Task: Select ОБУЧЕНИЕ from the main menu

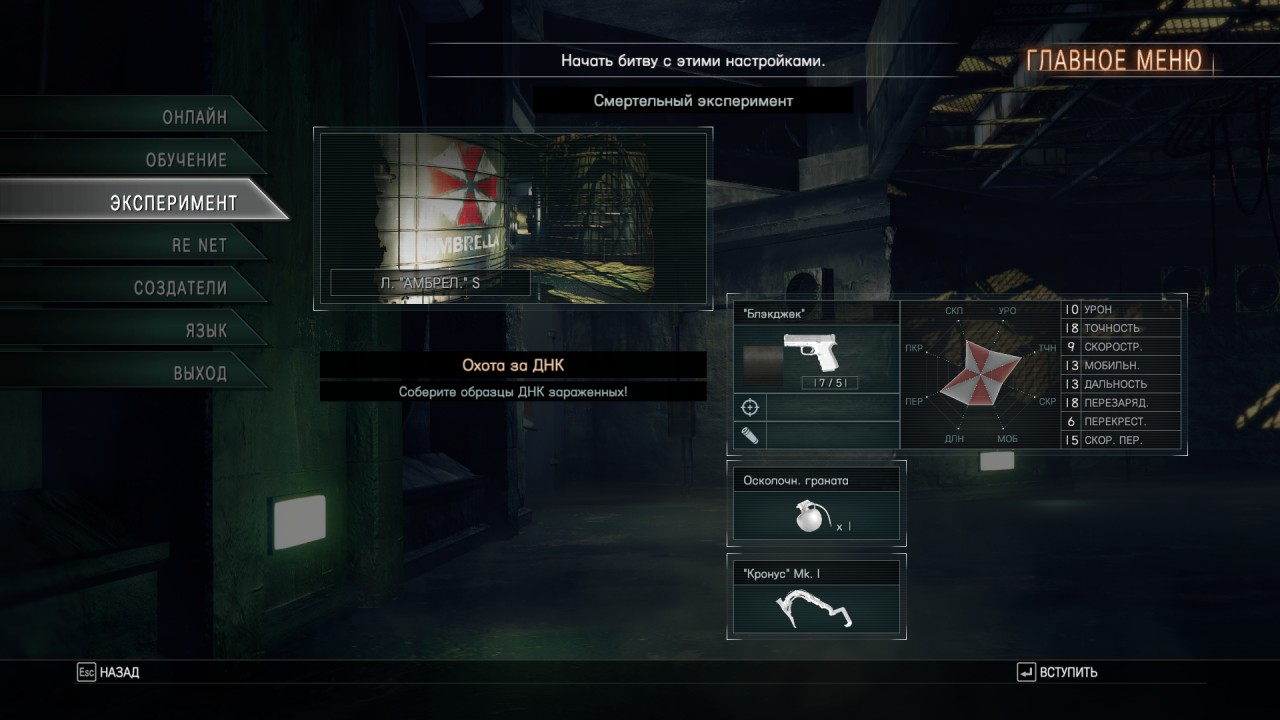Action: (x=186, y=160)
